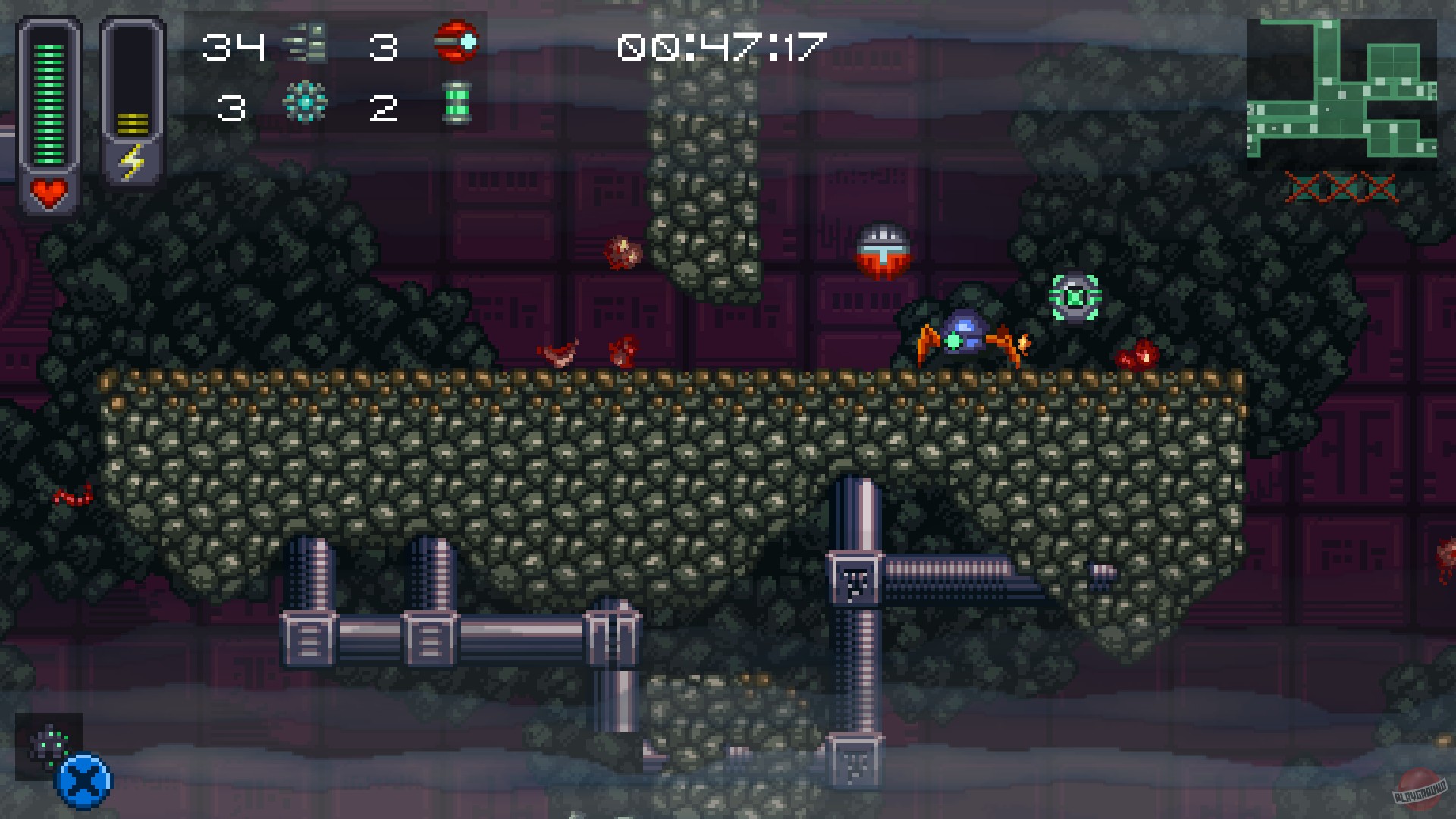1456x819 pixels.
Task: Click the cyan energy orb icon in the HUD
Action: point(306,104)
